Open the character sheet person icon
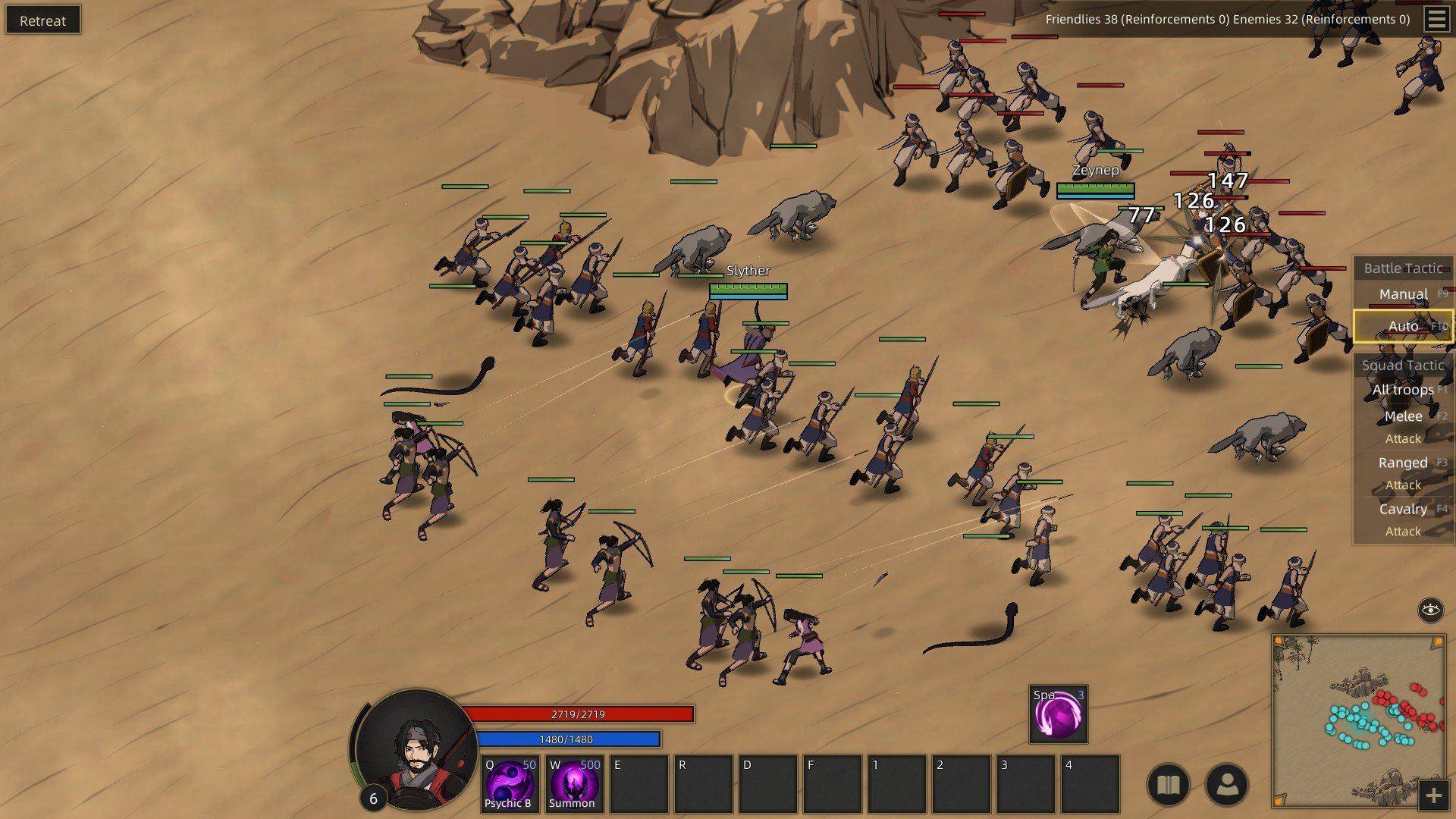 [x=1228, y=782]
